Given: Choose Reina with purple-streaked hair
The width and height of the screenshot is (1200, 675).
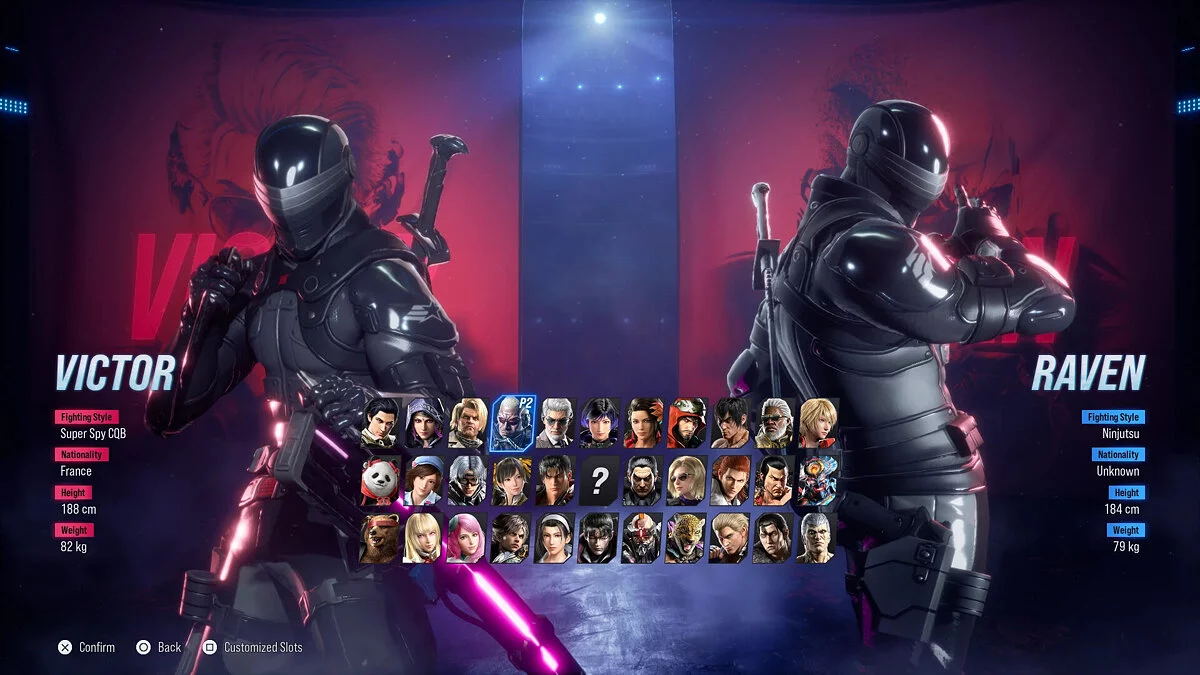Looking at the screenshot, I should pyautogui.click(x=599, y=422).
